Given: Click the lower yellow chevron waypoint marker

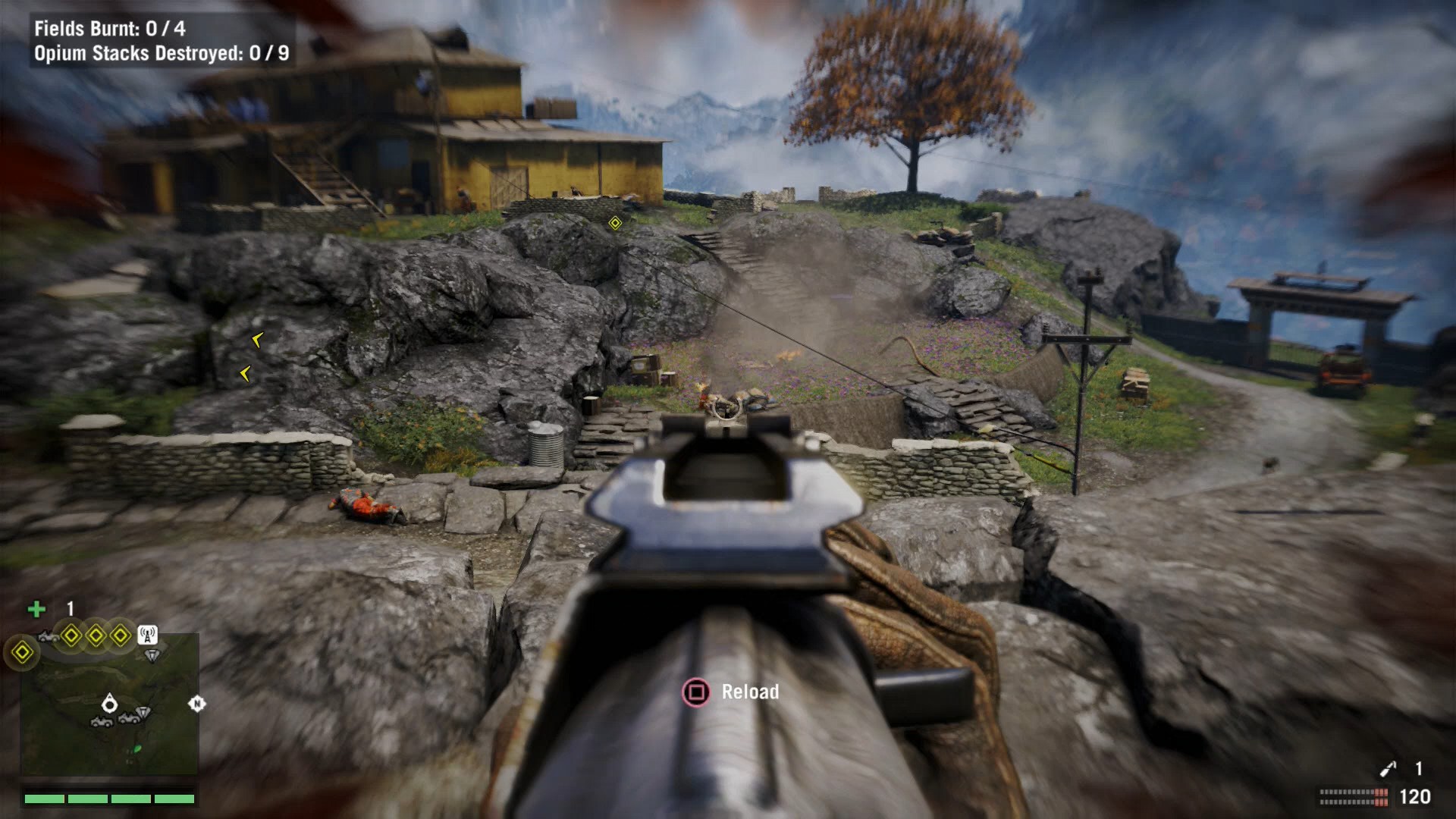Looking at the screenshot, I should click(x=245, y=373).
